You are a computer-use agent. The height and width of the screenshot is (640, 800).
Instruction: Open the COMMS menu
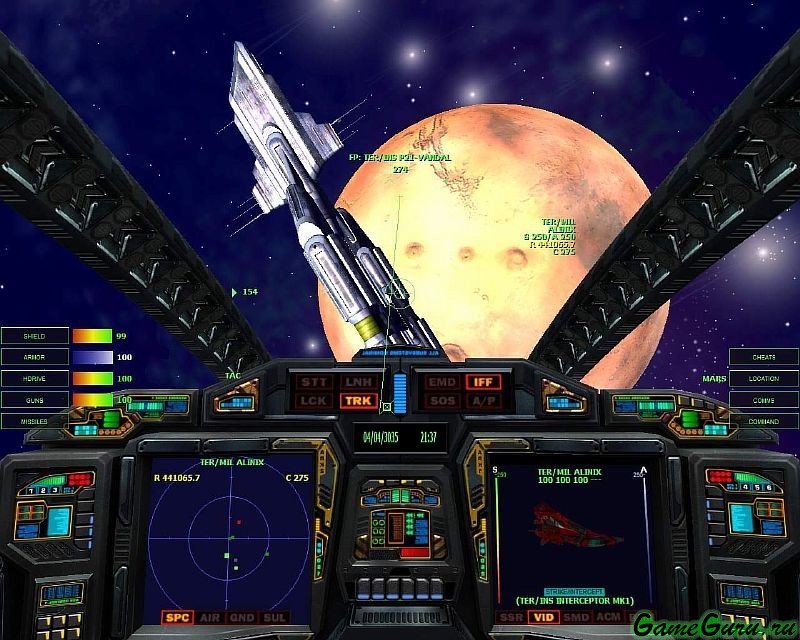tap(764, 400)
